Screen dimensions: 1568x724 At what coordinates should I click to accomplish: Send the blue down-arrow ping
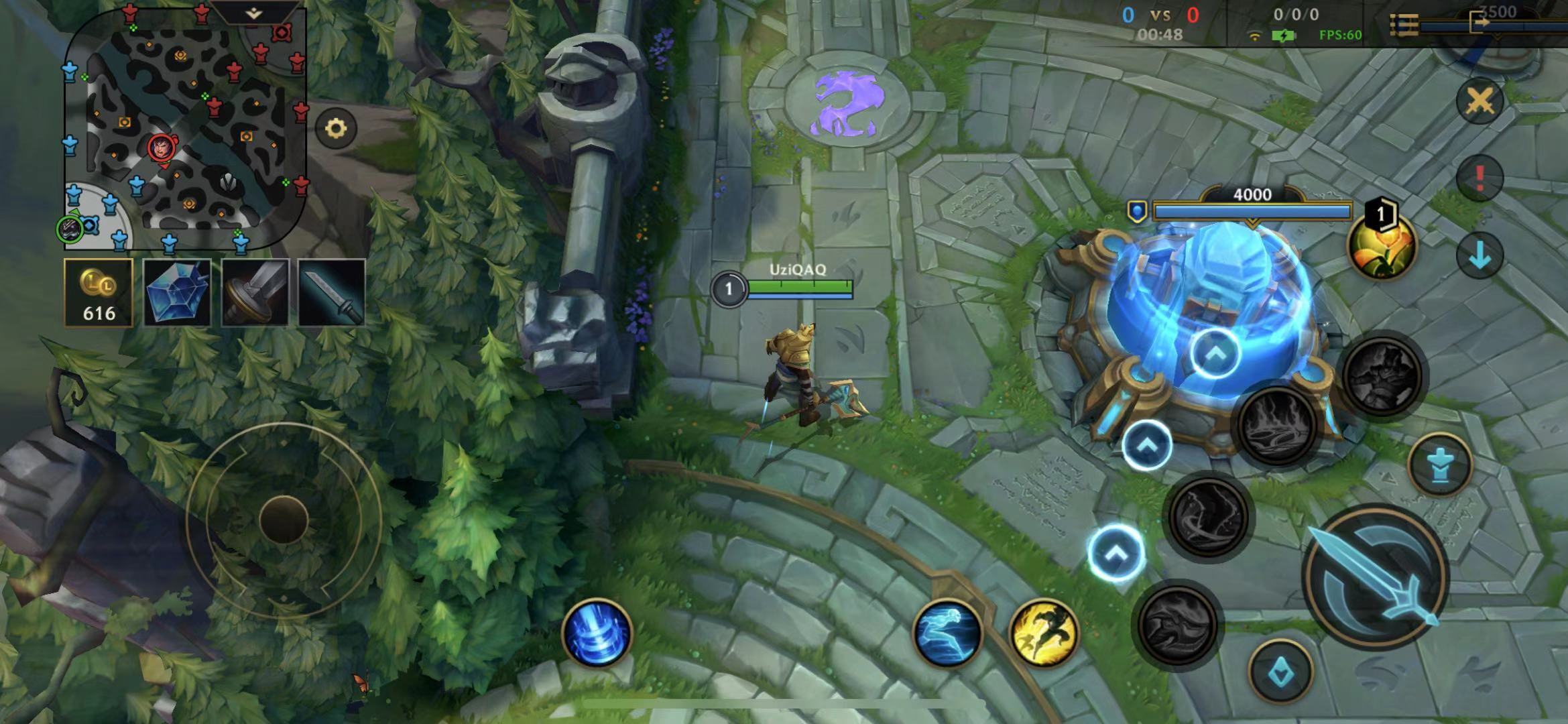[1480, 255]
